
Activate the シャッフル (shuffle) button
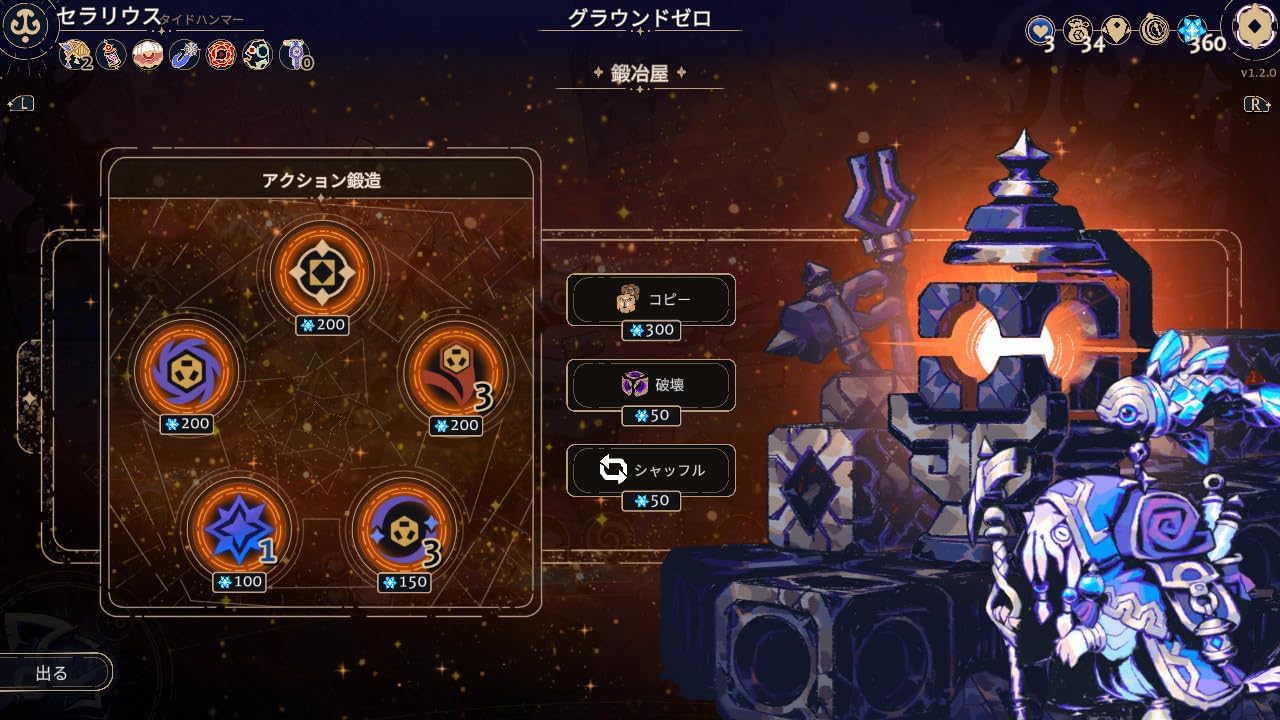[x=651, y=469]
